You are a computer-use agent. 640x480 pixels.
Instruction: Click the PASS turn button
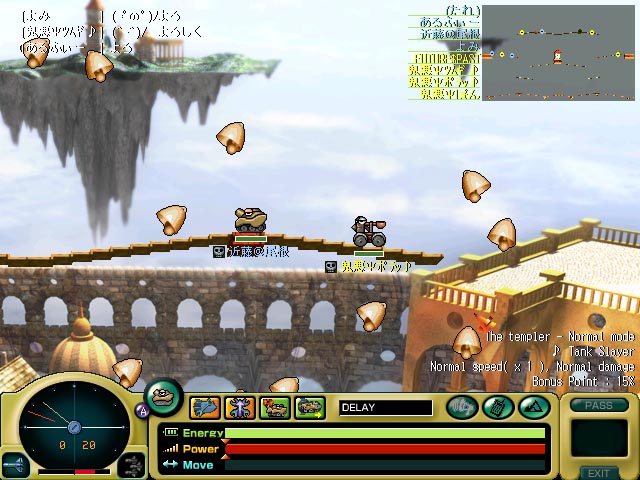click(x=598, y=405)
